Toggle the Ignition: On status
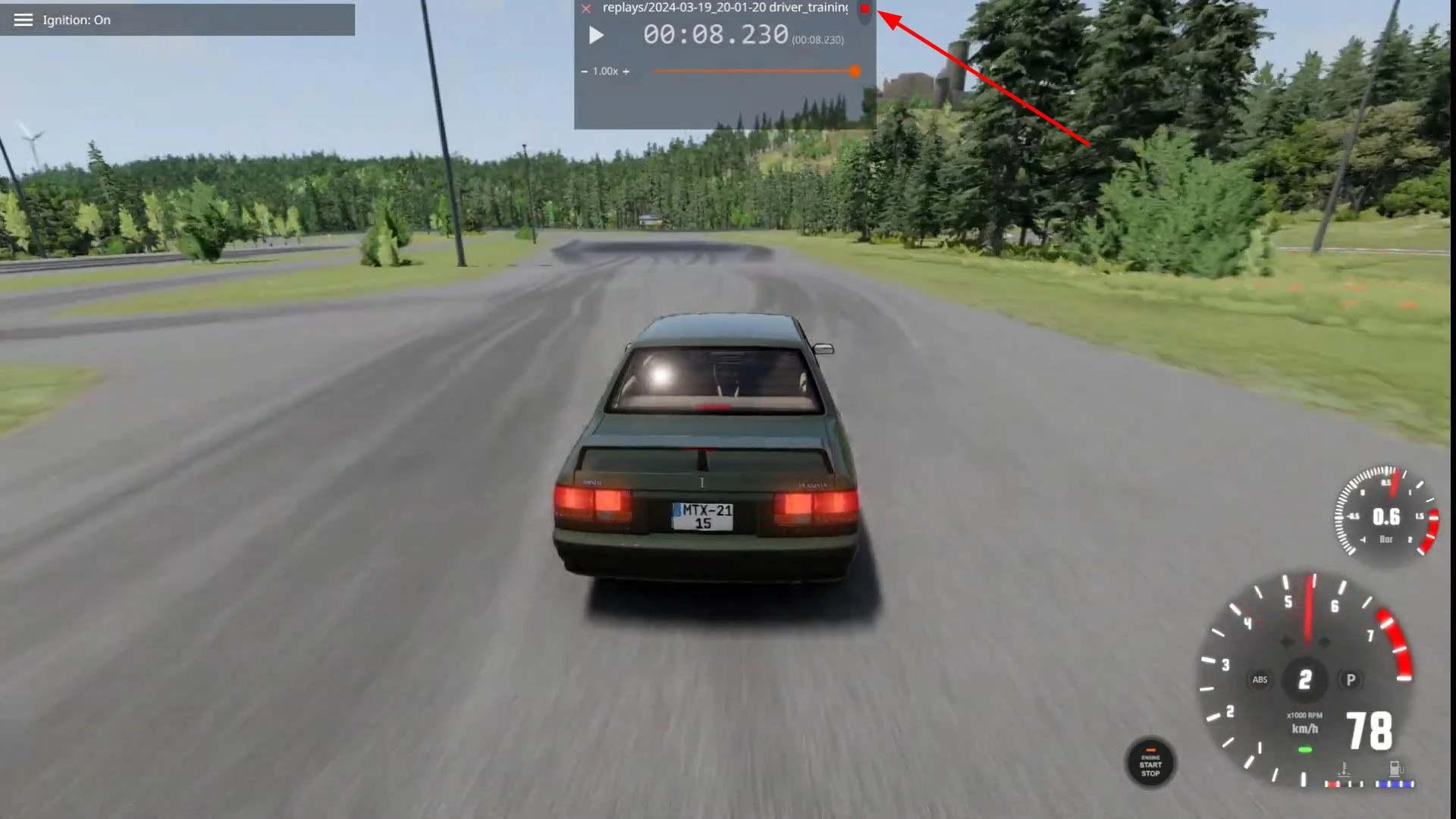This screenshot has height=819, width=1456. coord(76,20)
